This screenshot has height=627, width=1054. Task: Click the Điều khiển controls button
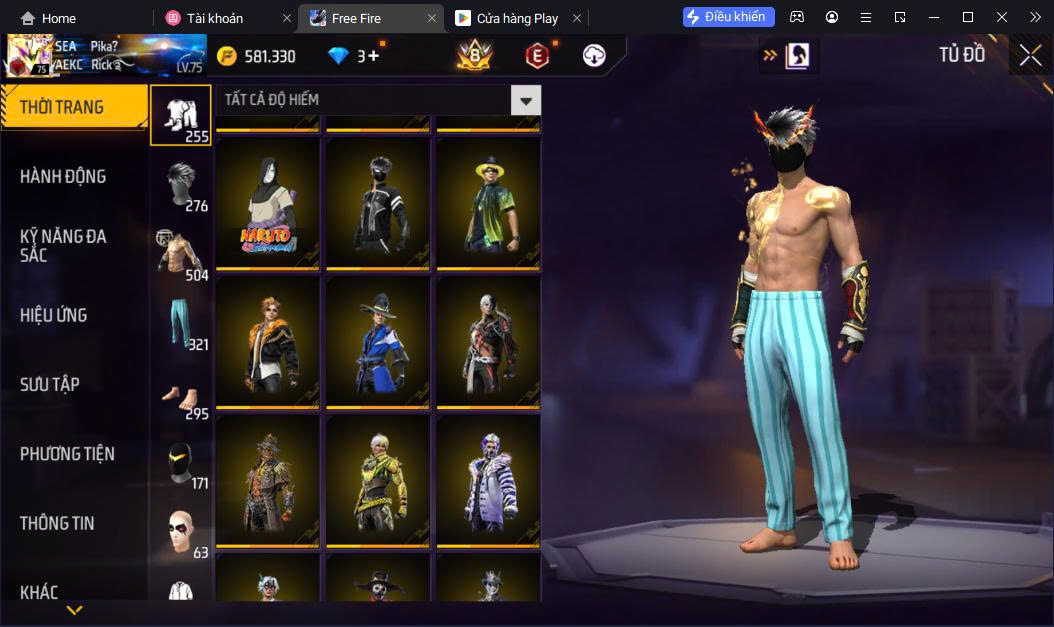[x=729, y=17]
